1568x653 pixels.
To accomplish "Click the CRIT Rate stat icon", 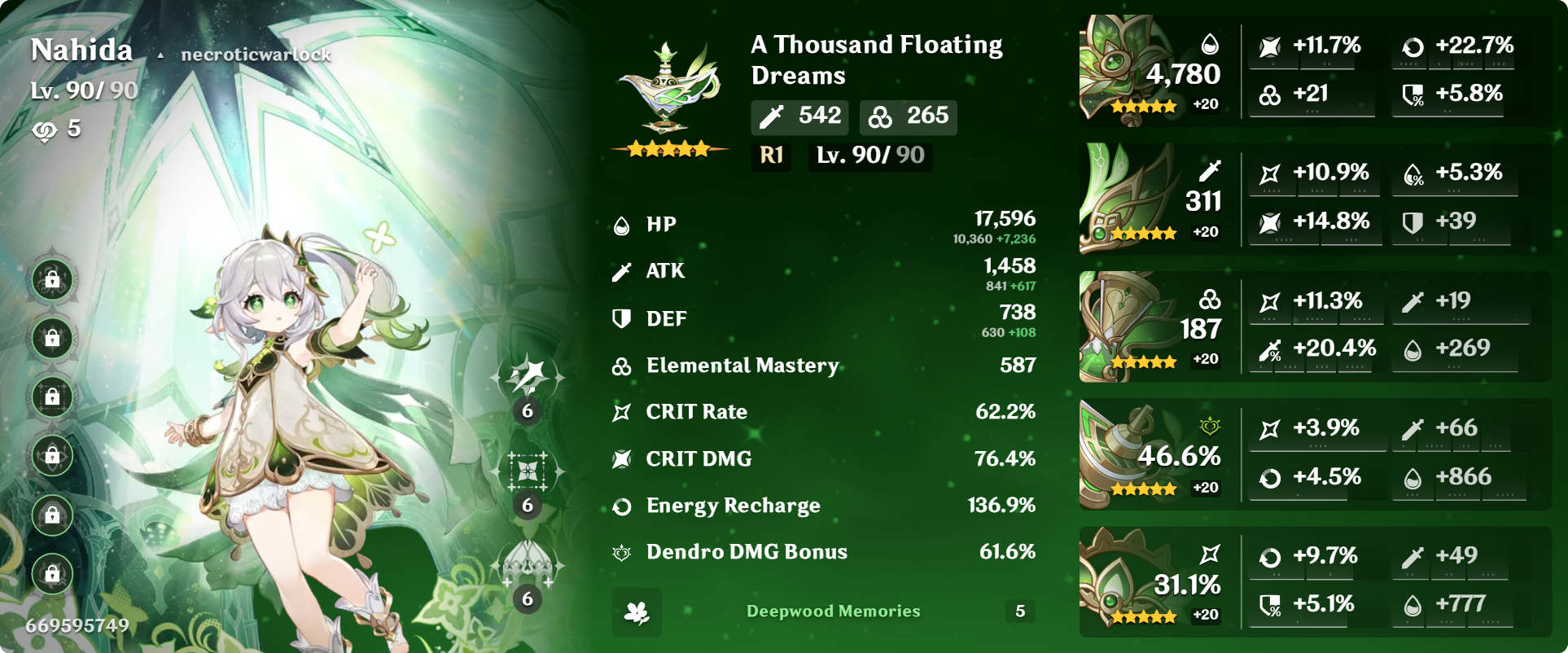I will click(620, 411).
